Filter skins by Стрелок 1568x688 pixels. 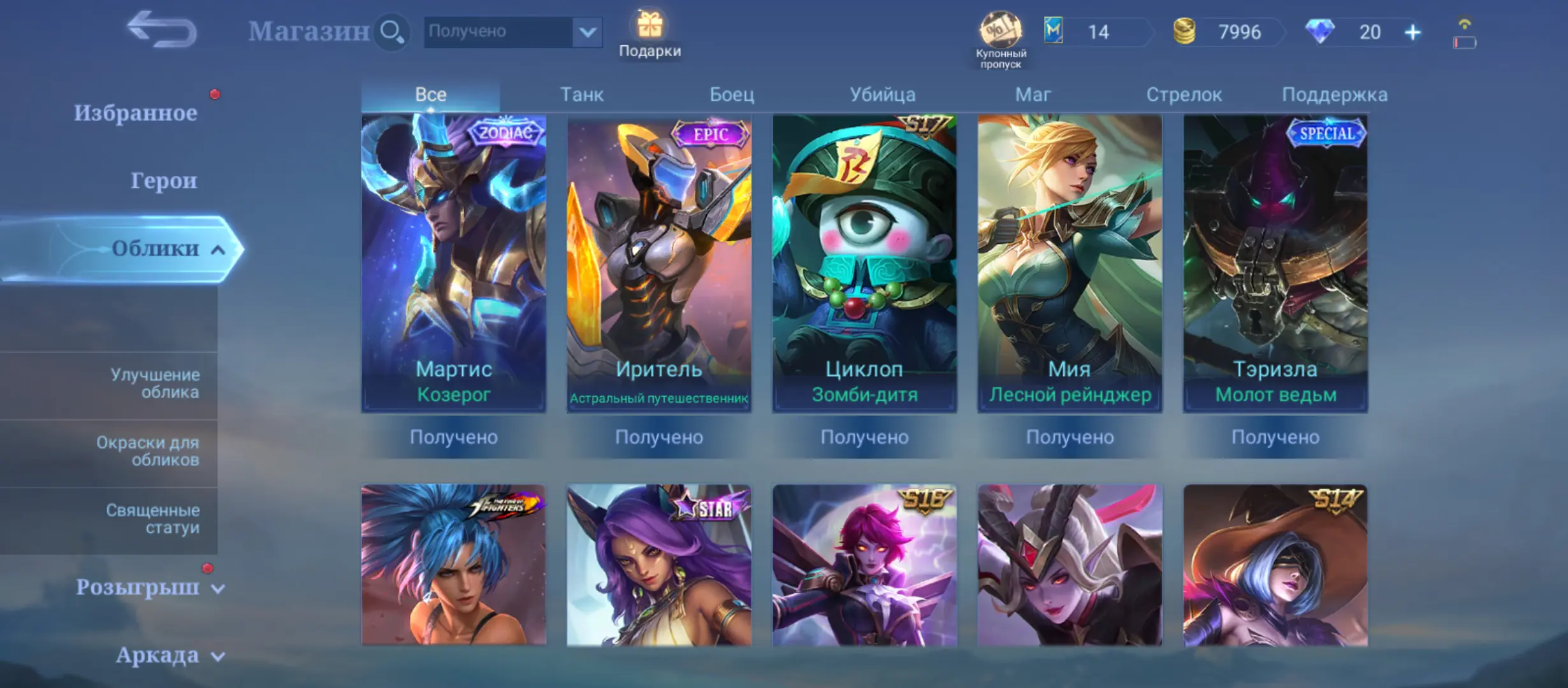tap(1184, 95)
